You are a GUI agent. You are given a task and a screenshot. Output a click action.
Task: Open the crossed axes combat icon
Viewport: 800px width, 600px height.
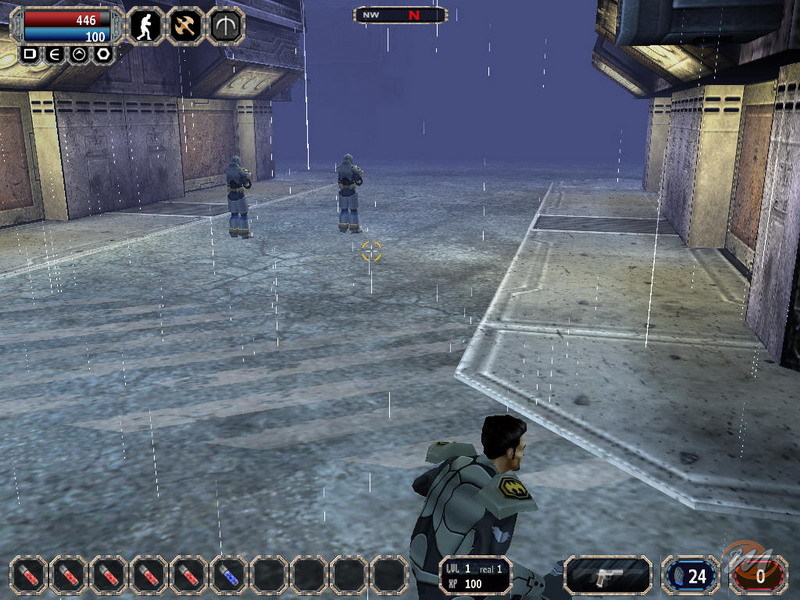pyautogui.click(x=185, y=26)
